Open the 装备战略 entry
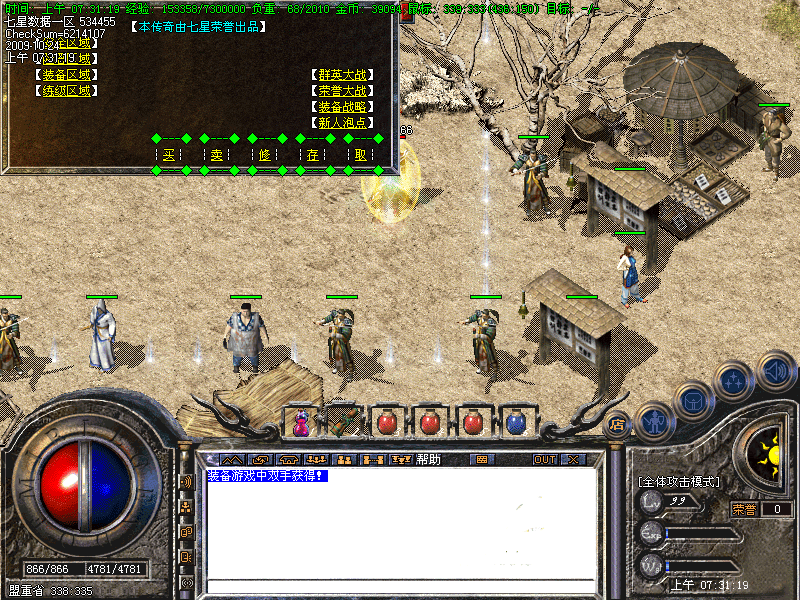Viewport: 800px width, 600px height. [343, 107]
